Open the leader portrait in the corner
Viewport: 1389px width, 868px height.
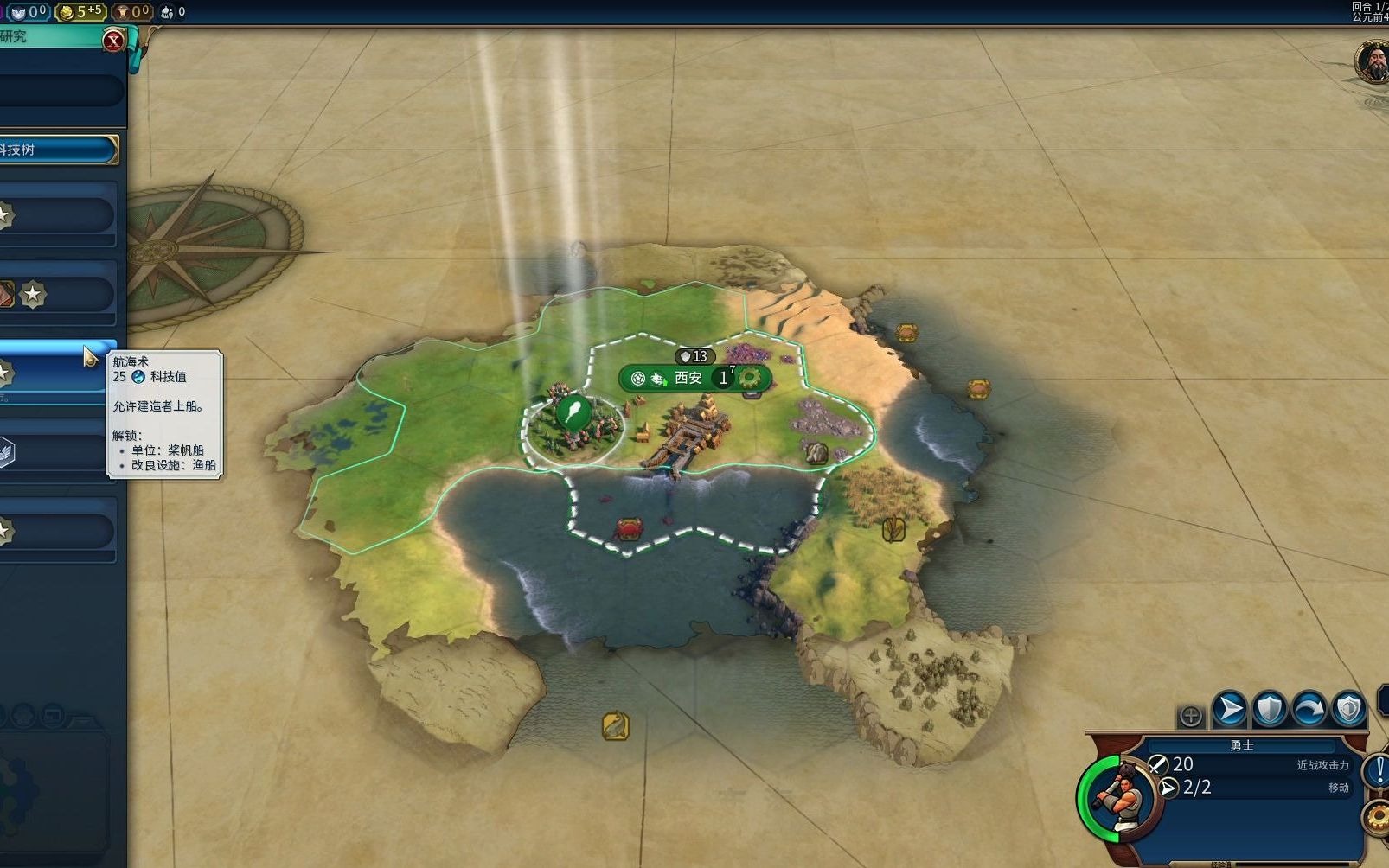(1372, 62)
